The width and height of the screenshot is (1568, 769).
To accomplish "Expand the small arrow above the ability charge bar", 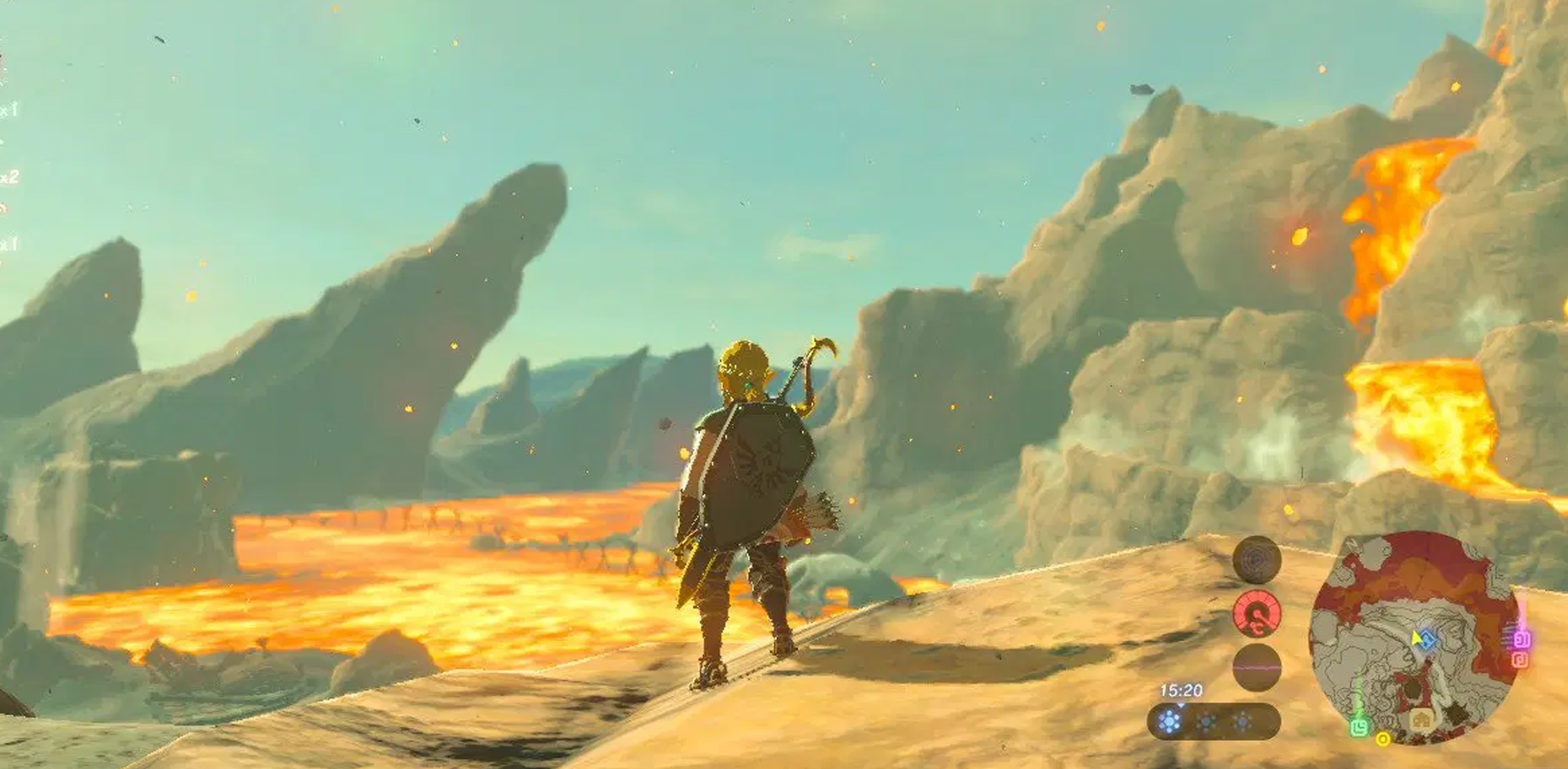I will point(1180,706).
